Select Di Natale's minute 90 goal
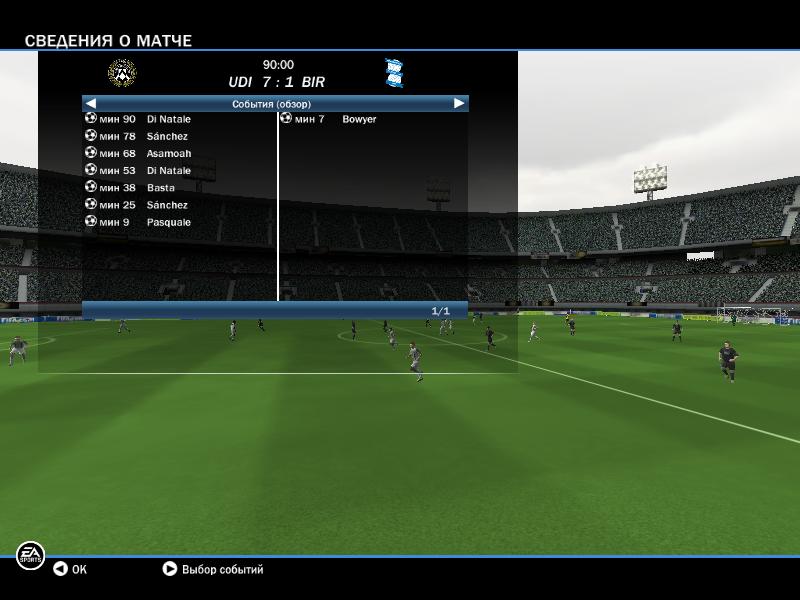This screenshot has height=600, width=800. (x=168, y=119)
